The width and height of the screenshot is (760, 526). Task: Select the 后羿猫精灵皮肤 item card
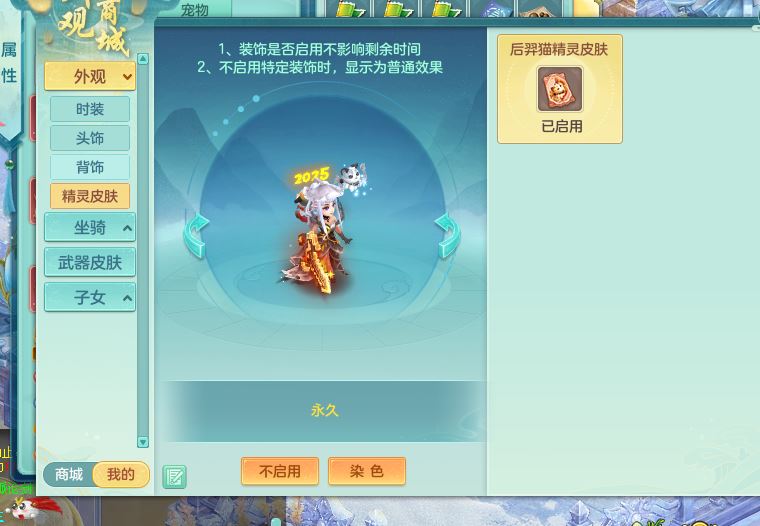(x=559, y=90)
